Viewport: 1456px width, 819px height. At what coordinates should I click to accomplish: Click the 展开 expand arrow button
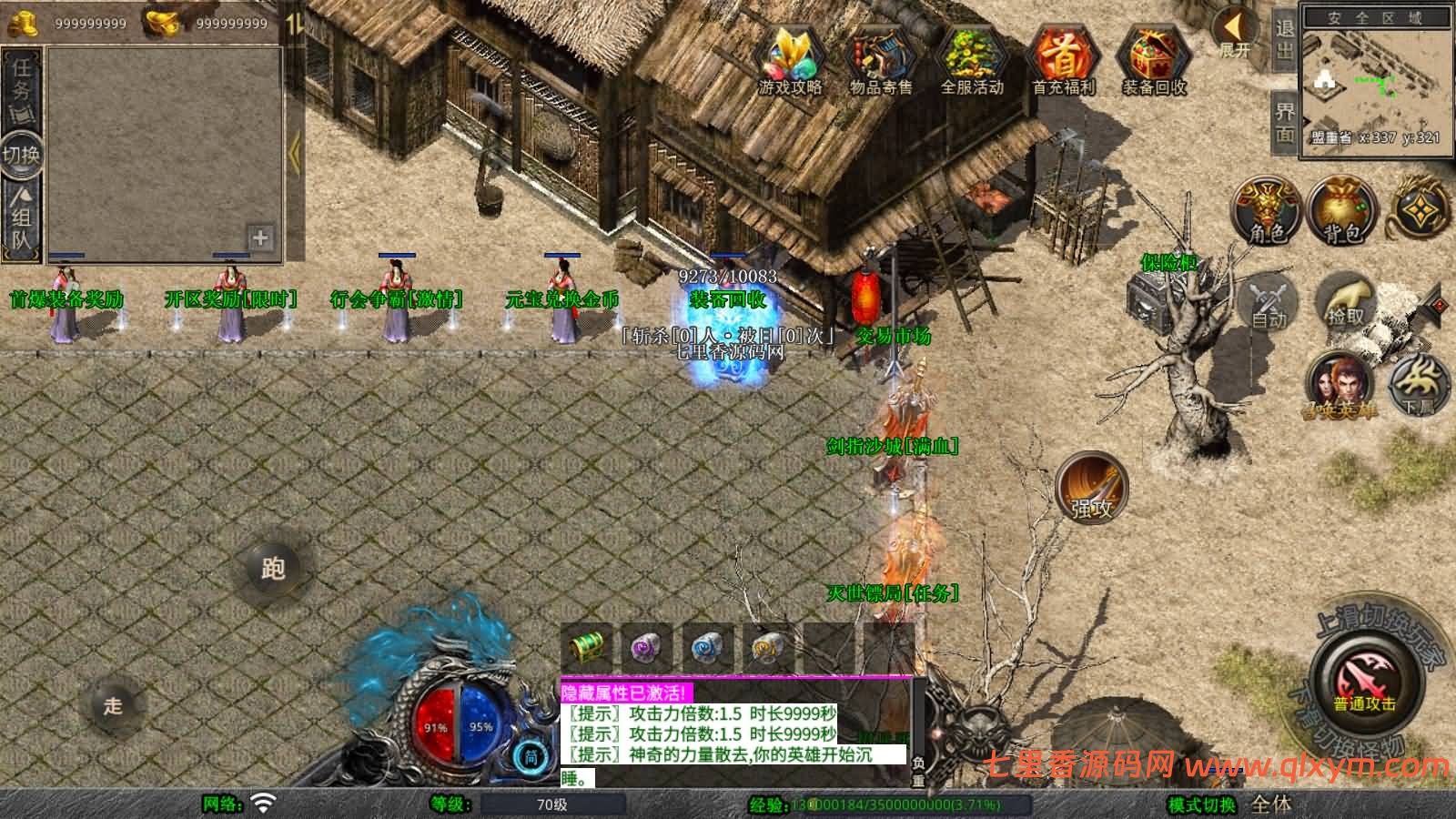[x=1235, y=35]
